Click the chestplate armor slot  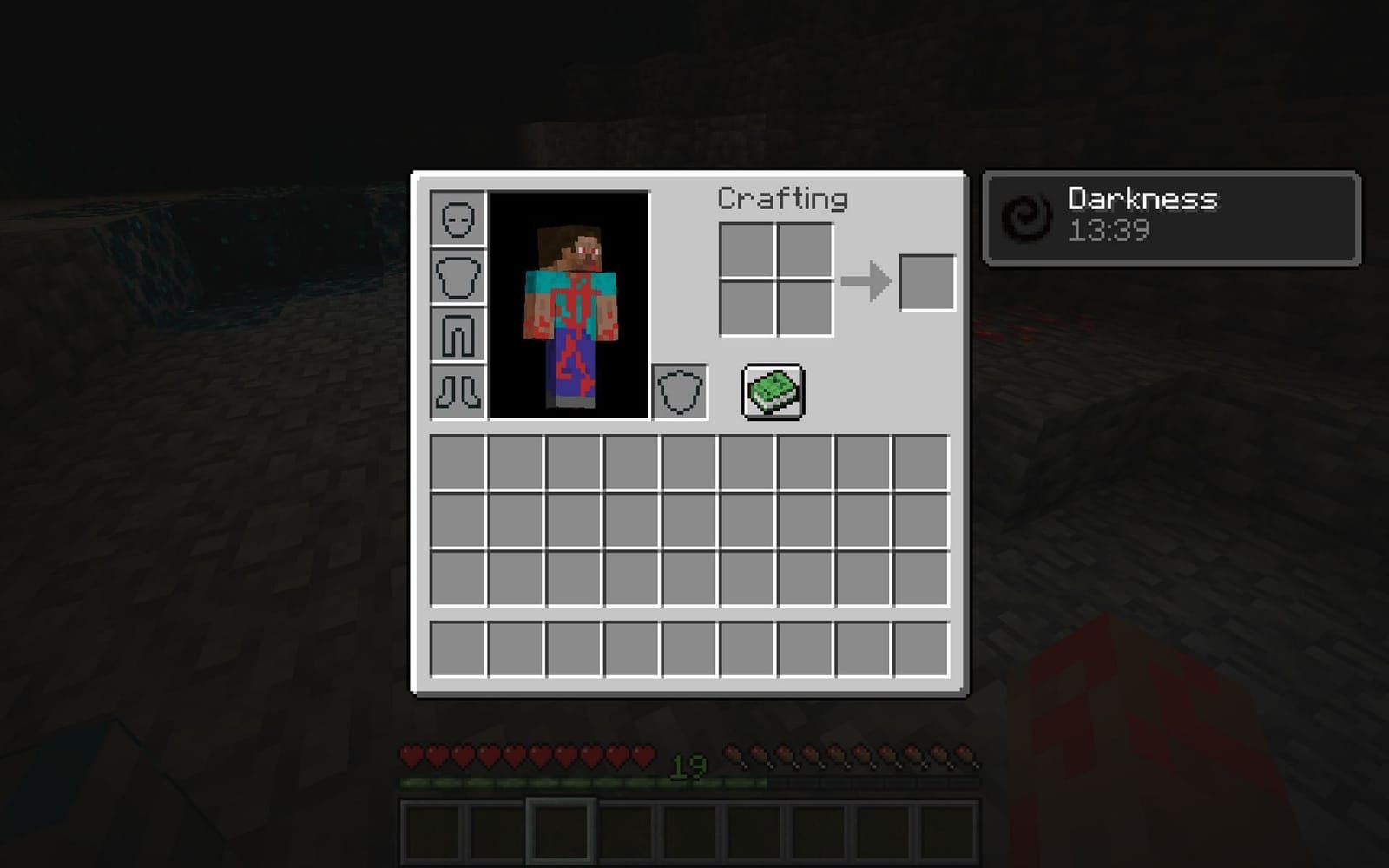456,277
